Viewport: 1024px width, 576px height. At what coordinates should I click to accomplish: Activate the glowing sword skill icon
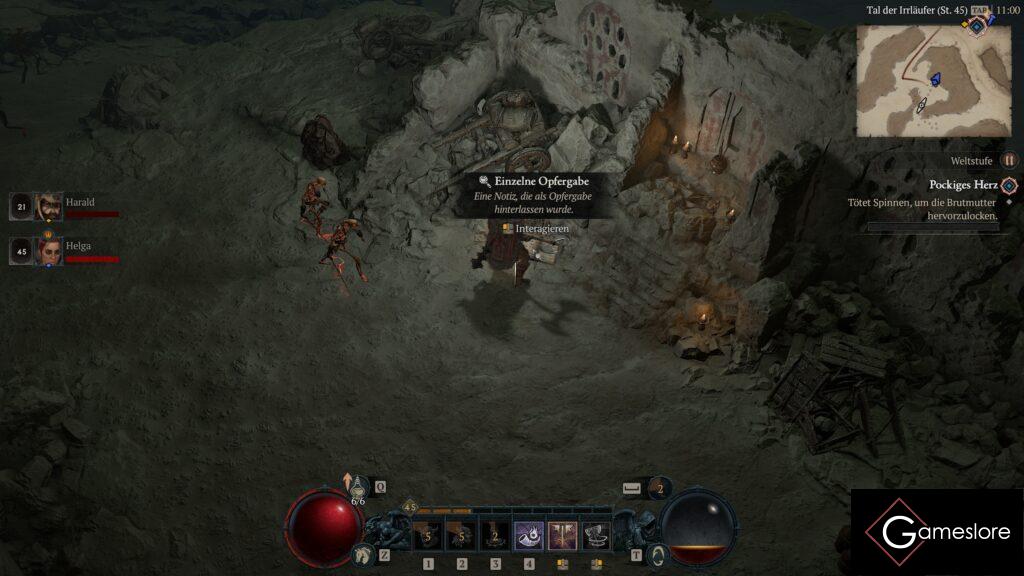562,537
